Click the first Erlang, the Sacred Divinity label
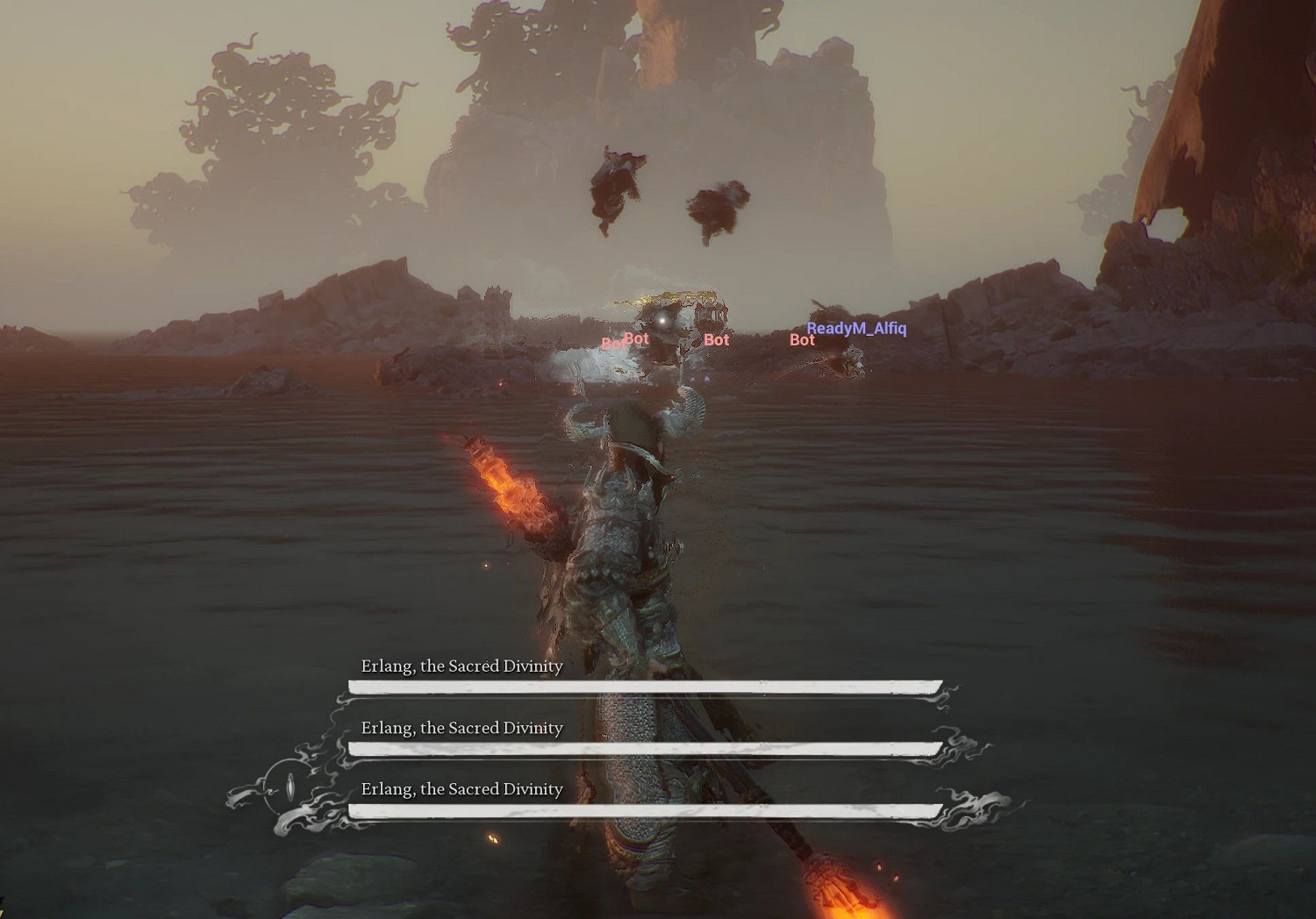This screenshot has height=919, width=1316. click(462, 666)
